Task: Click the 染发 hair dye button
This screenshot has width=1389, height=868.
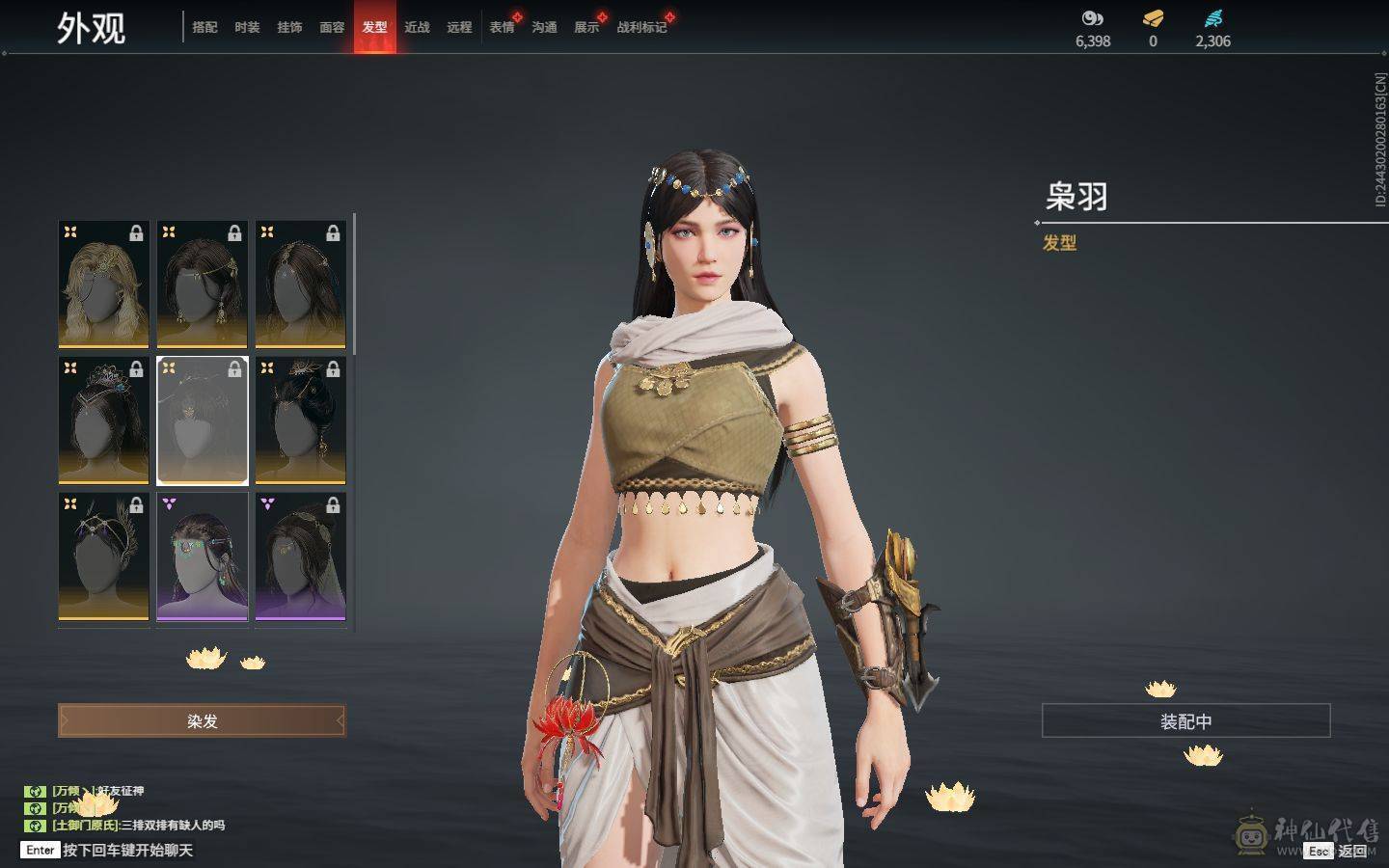Action: coord(202,720)
